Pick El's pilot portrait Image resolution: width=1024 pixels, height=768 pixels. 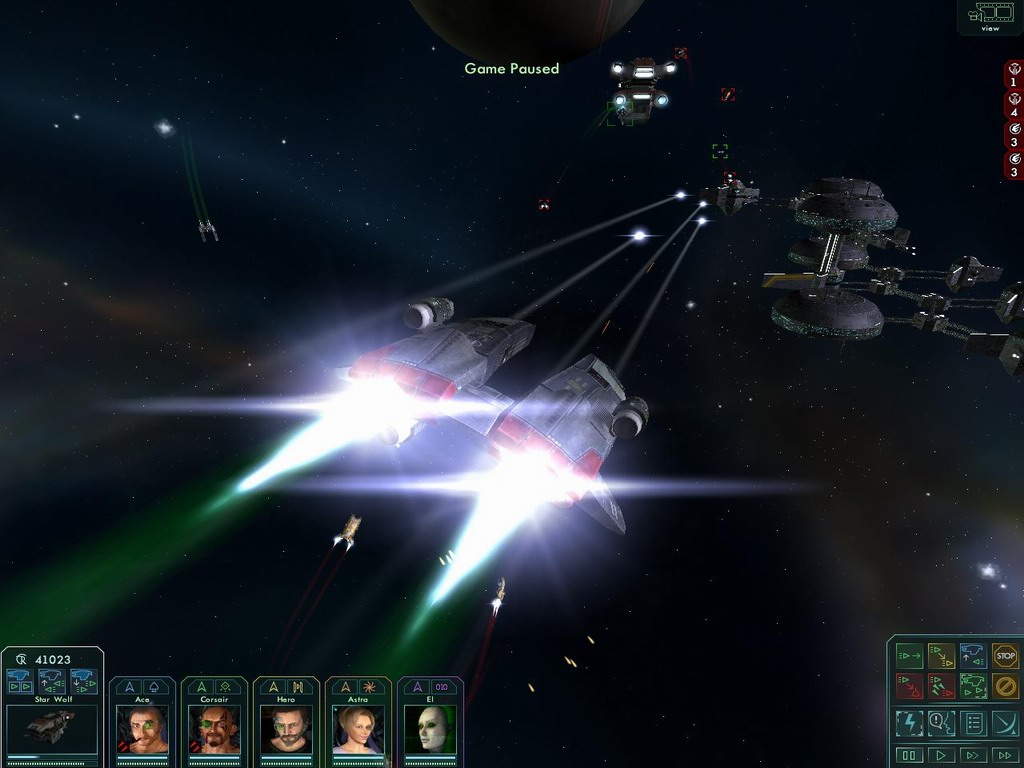click(x=430, y=728)
